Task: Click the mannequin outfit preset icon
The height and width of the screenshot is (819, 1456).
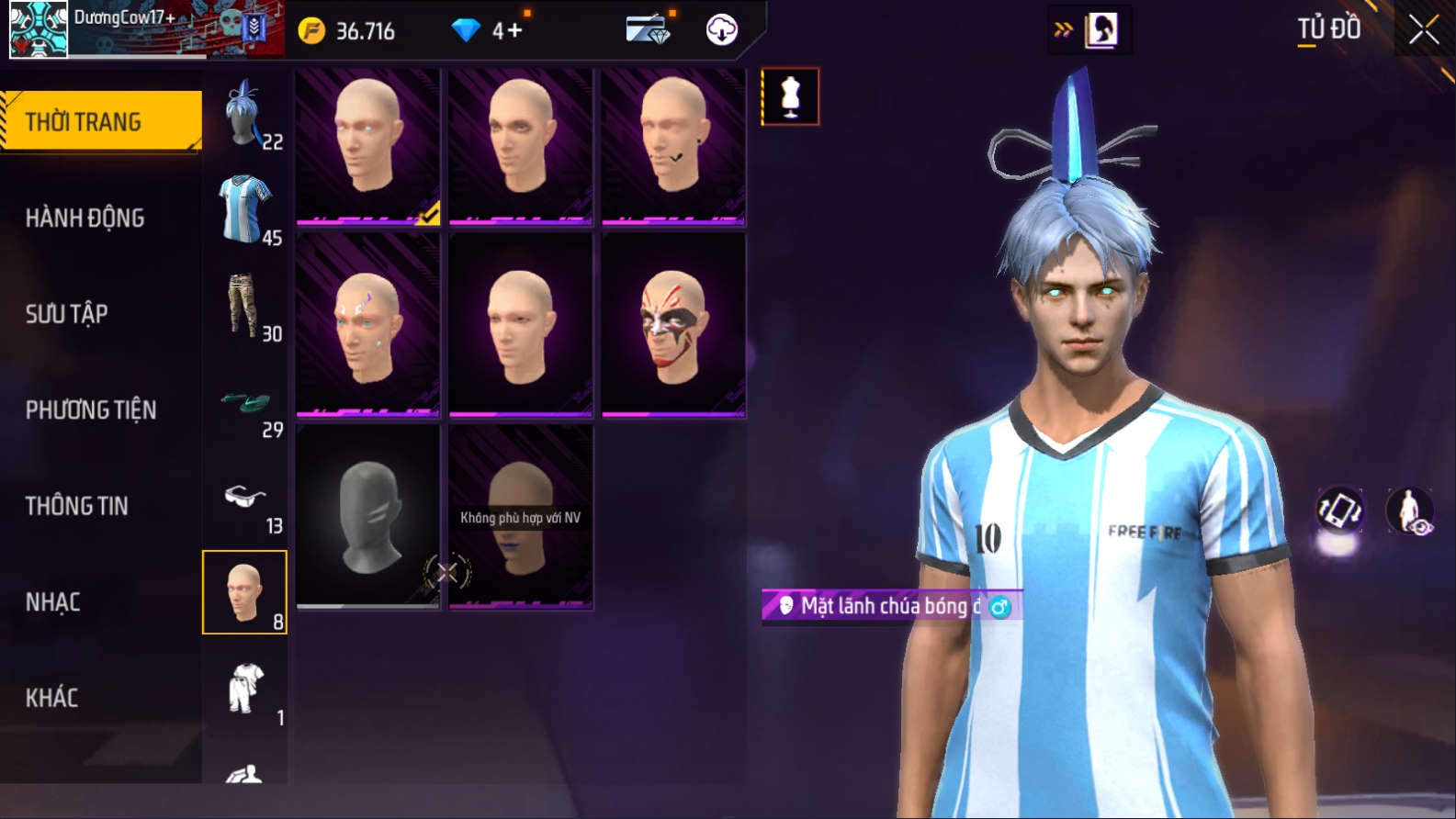Action: point(790,96)
